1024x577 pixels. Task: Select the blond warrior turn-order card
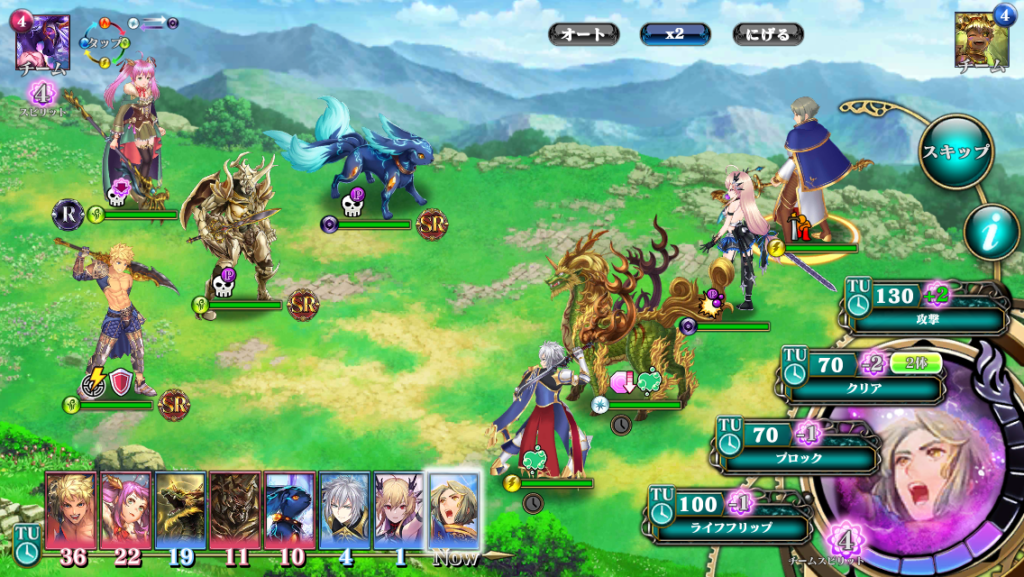tap(71, 510)
